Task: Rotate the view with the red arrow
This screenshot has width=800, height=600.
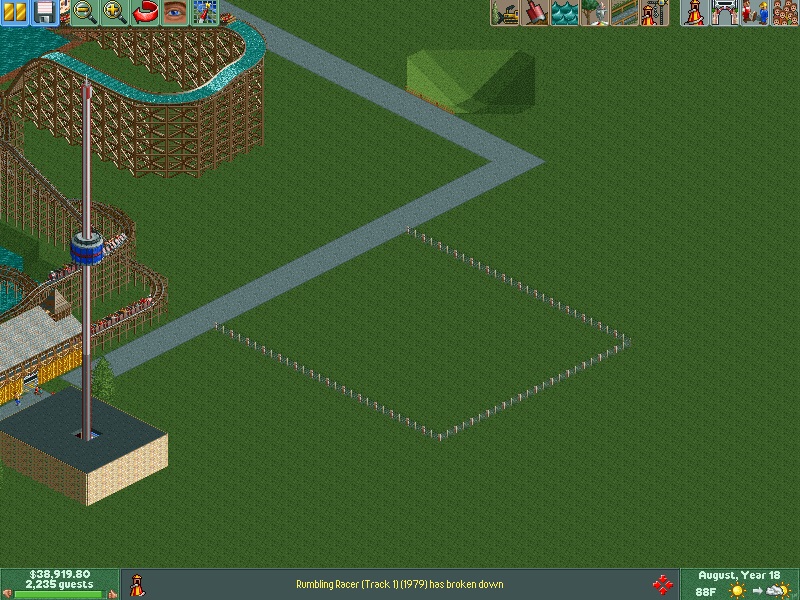Action: (x=145, y=13)
